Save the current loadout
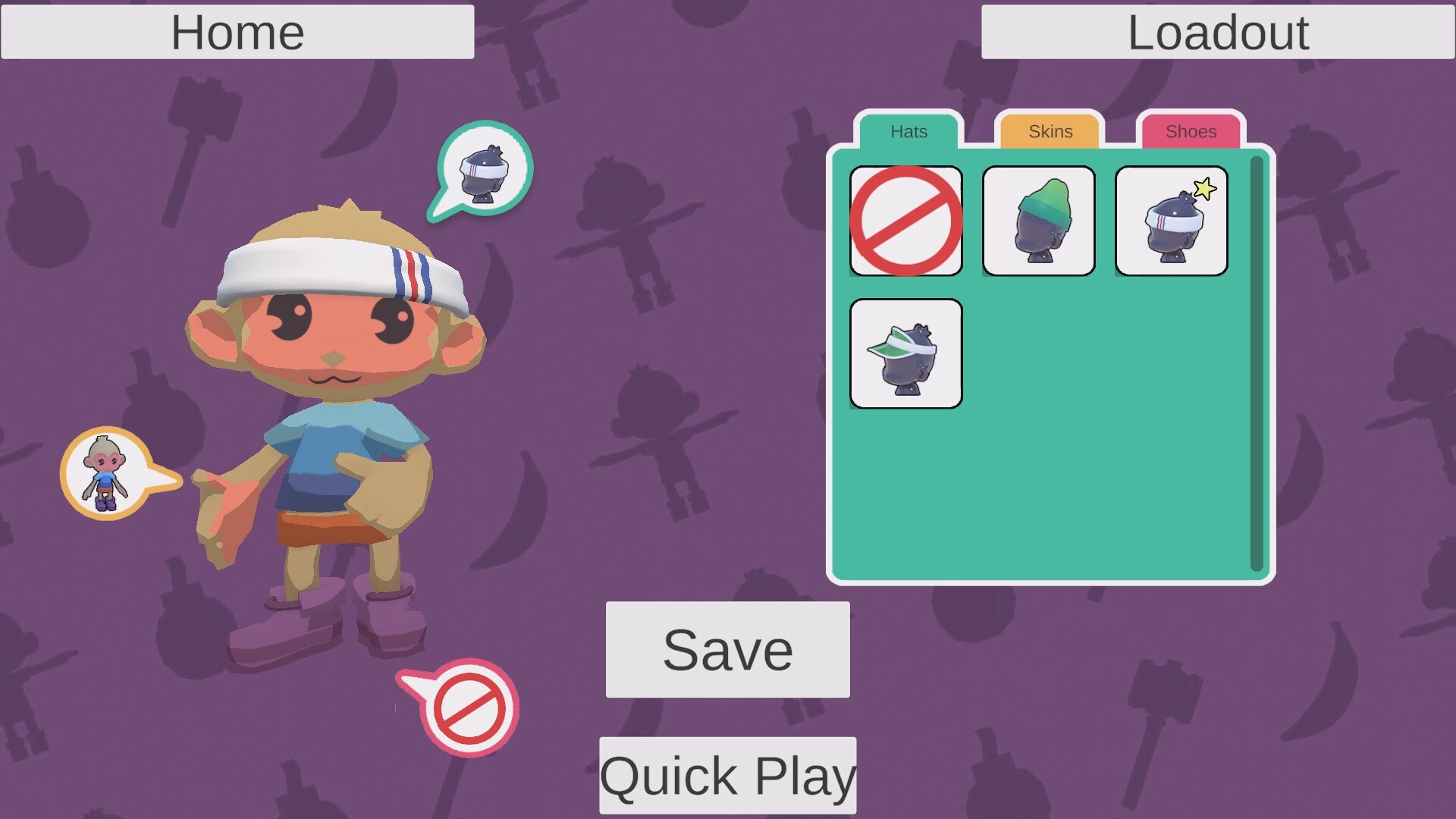Image resolution: width=1456 pixels, height=819 pixels. (x=726, y=650)
